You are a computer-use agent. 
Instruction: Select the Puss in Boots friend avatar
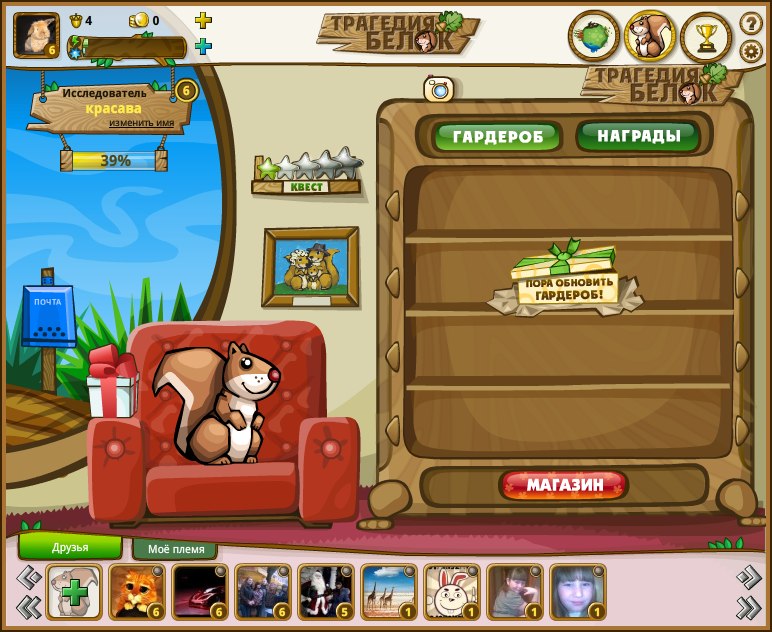tap(137, 592)
